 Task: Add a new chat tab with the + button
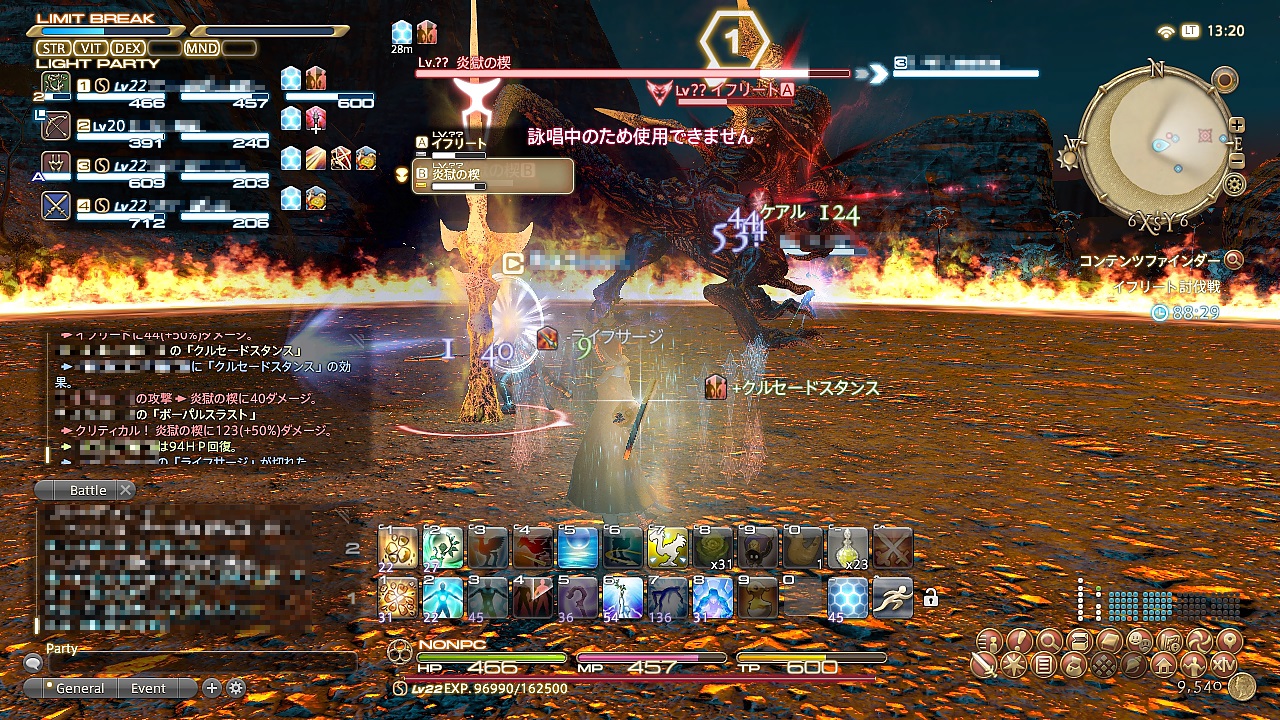click(210, 688)
